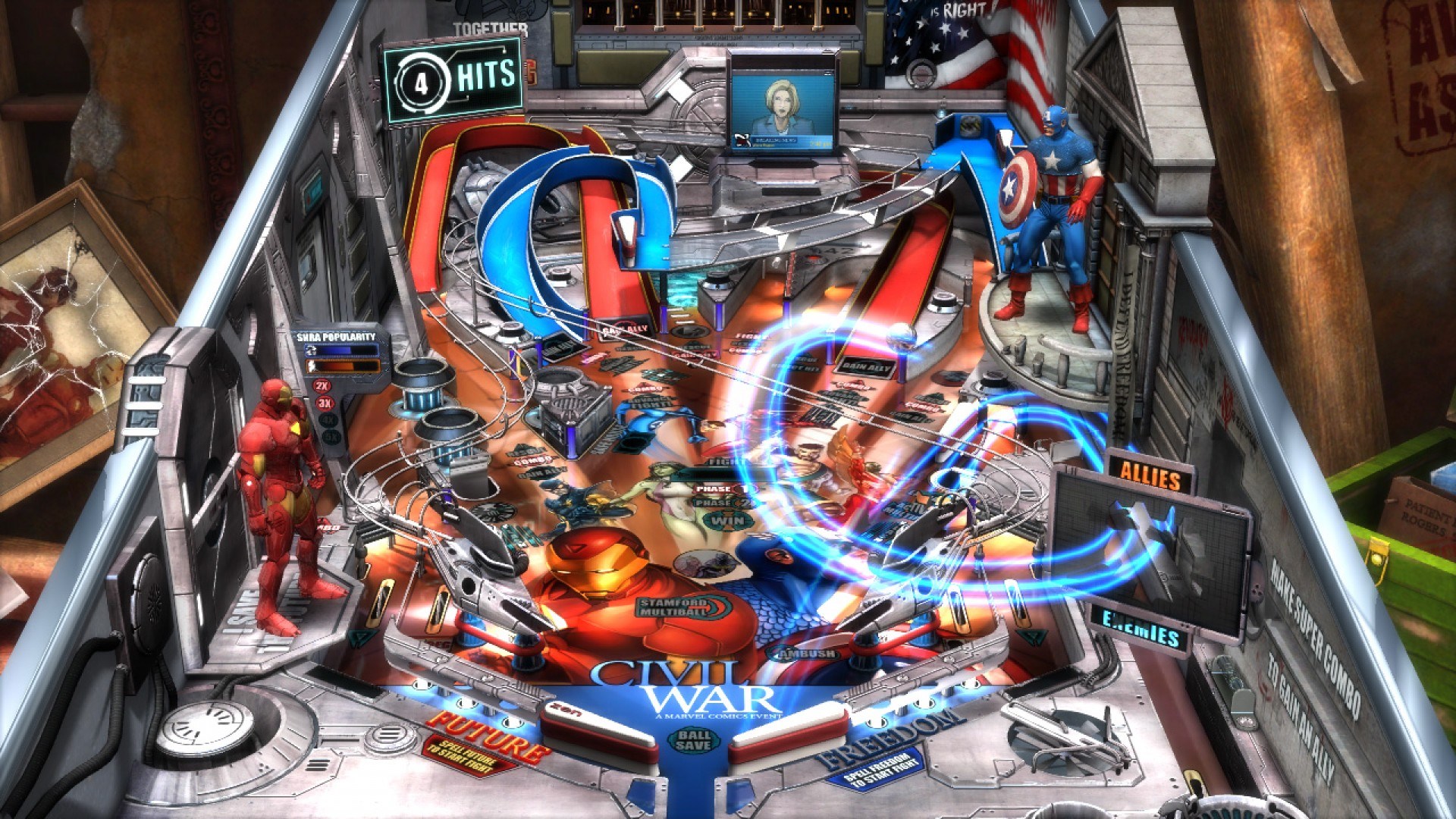Toggle the 3X multiplier light
Viewport: 1456px width, 819px height.
point(324,403)
